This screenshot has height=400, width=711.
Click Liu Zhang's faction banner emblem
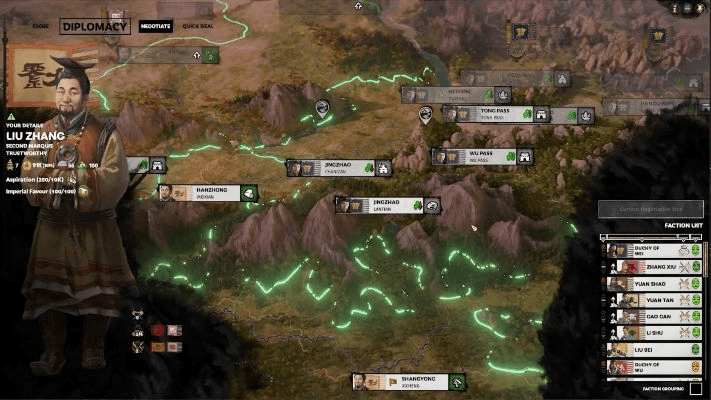39,76
